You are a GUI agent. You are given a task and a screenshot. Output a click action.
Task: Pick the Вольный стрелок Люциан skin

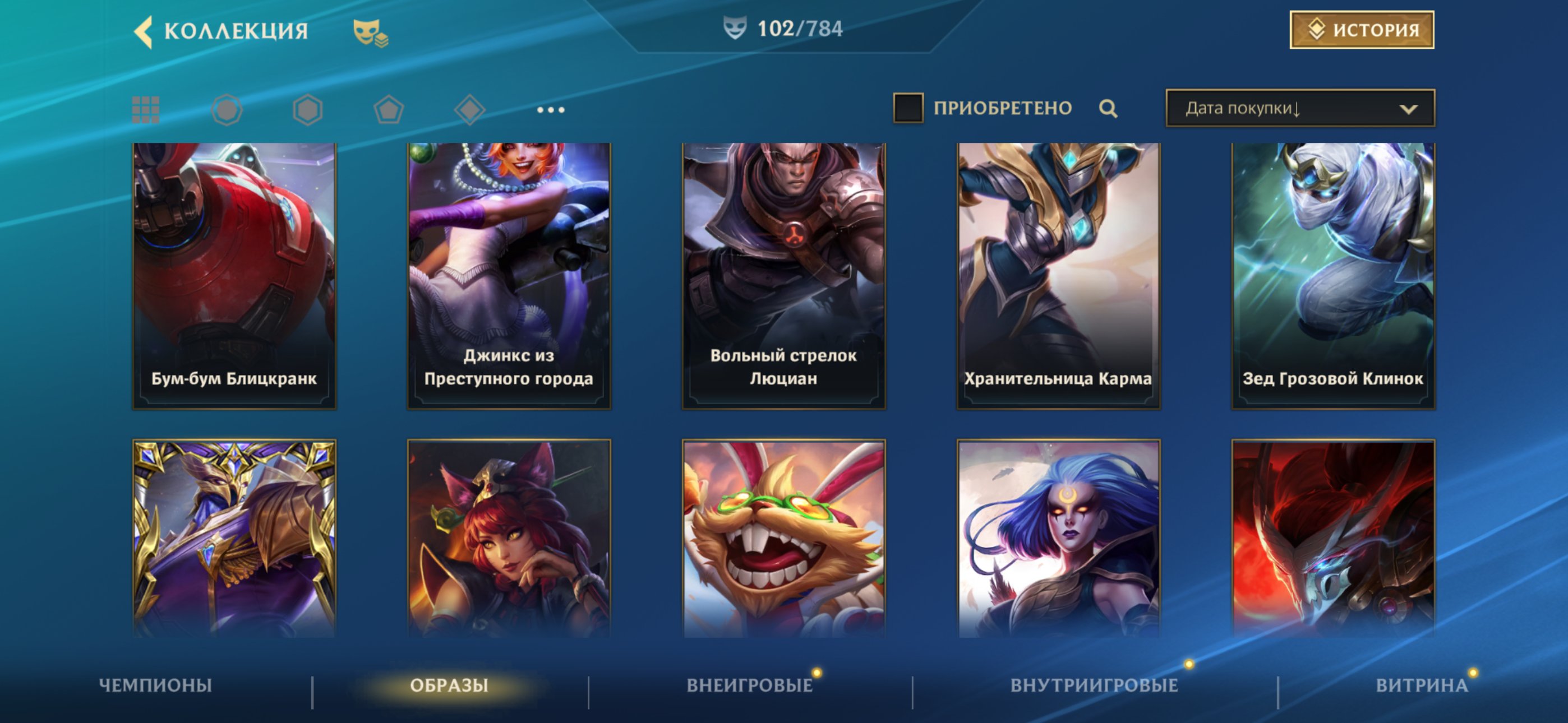[783, 276]
